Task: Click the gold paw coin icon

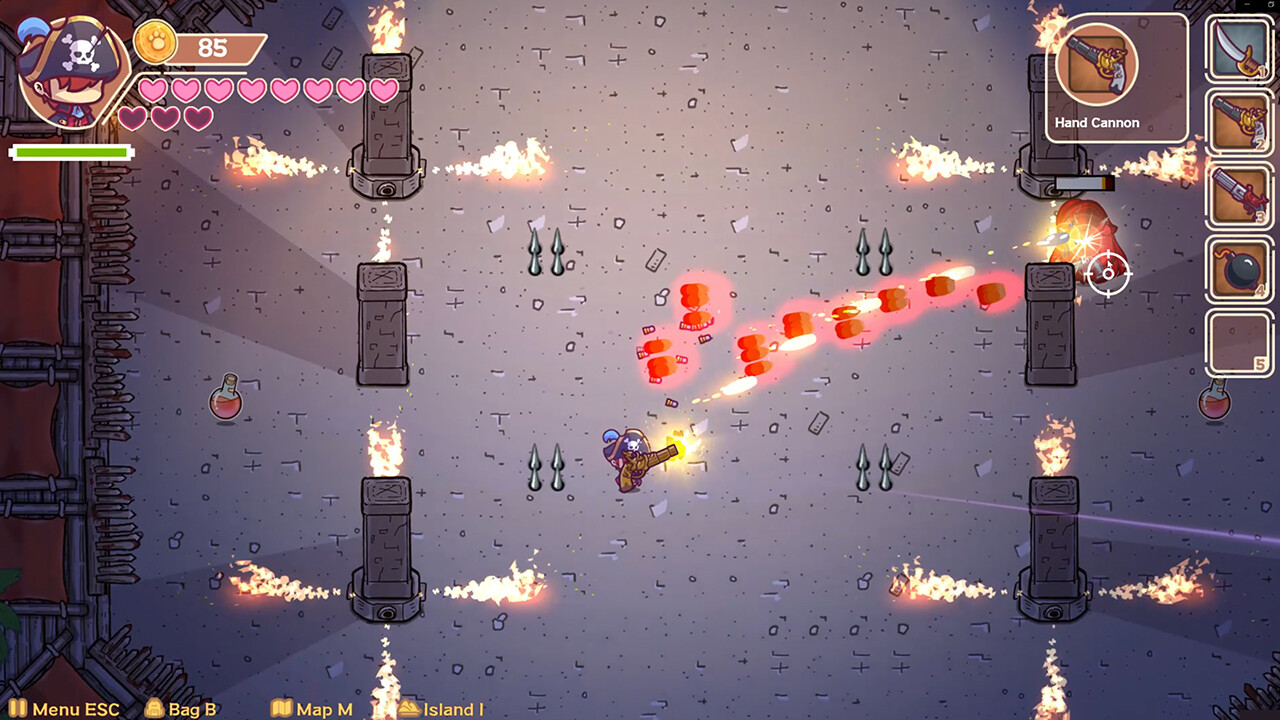Action: [155, 45]
